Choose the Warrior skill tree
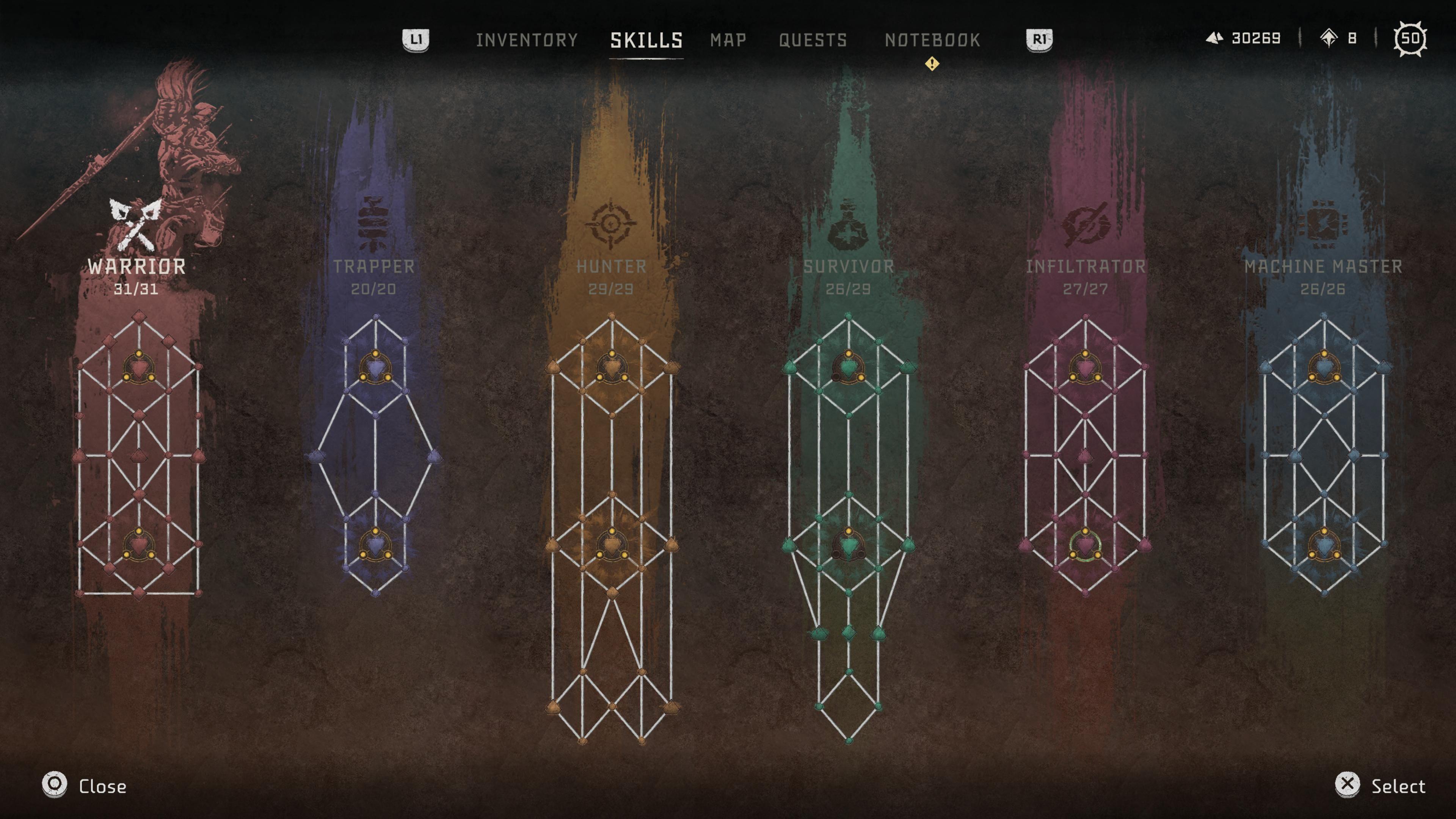Viewport: 1456px width, 819px height. pyautogui.click(x=137, y=266)
